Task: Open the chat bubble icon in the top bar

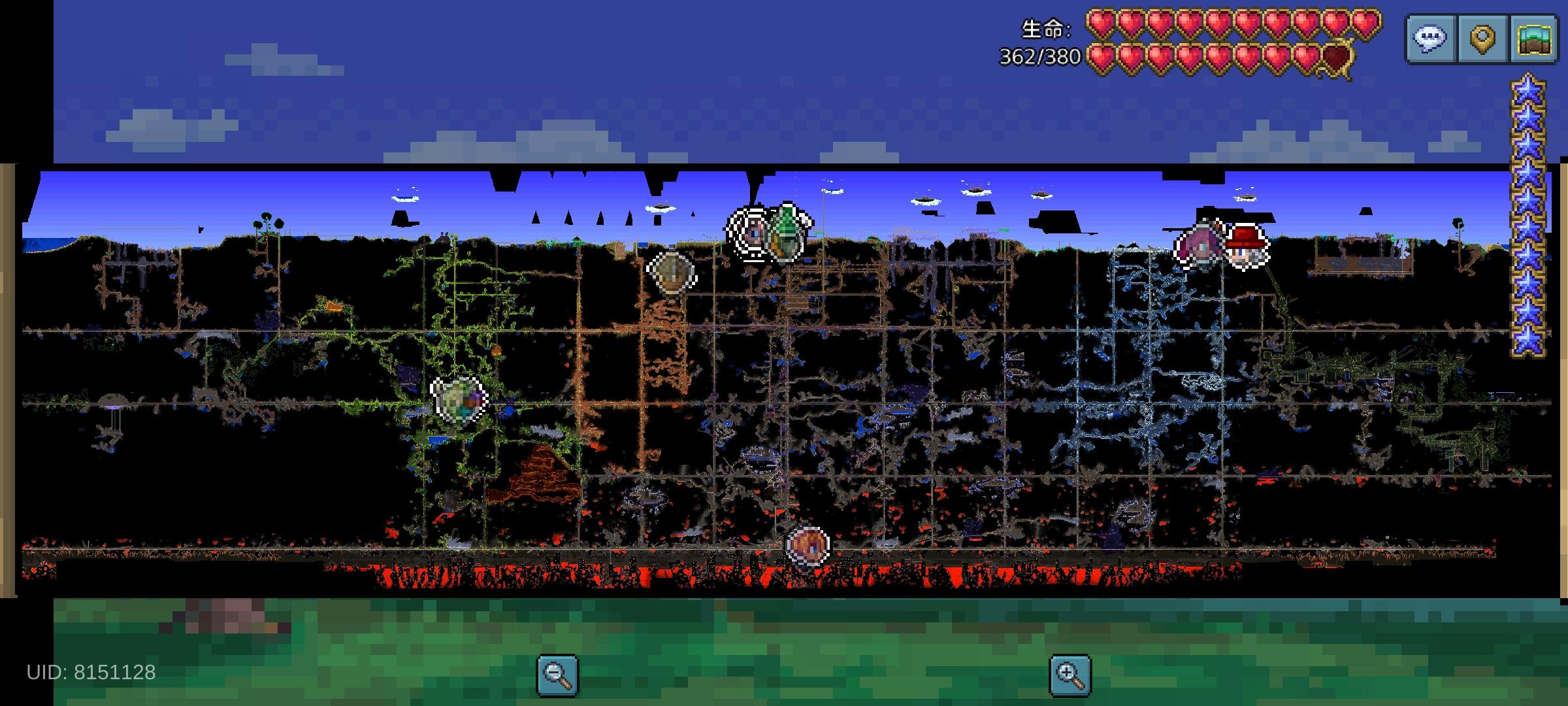Action: point(1428,38)
